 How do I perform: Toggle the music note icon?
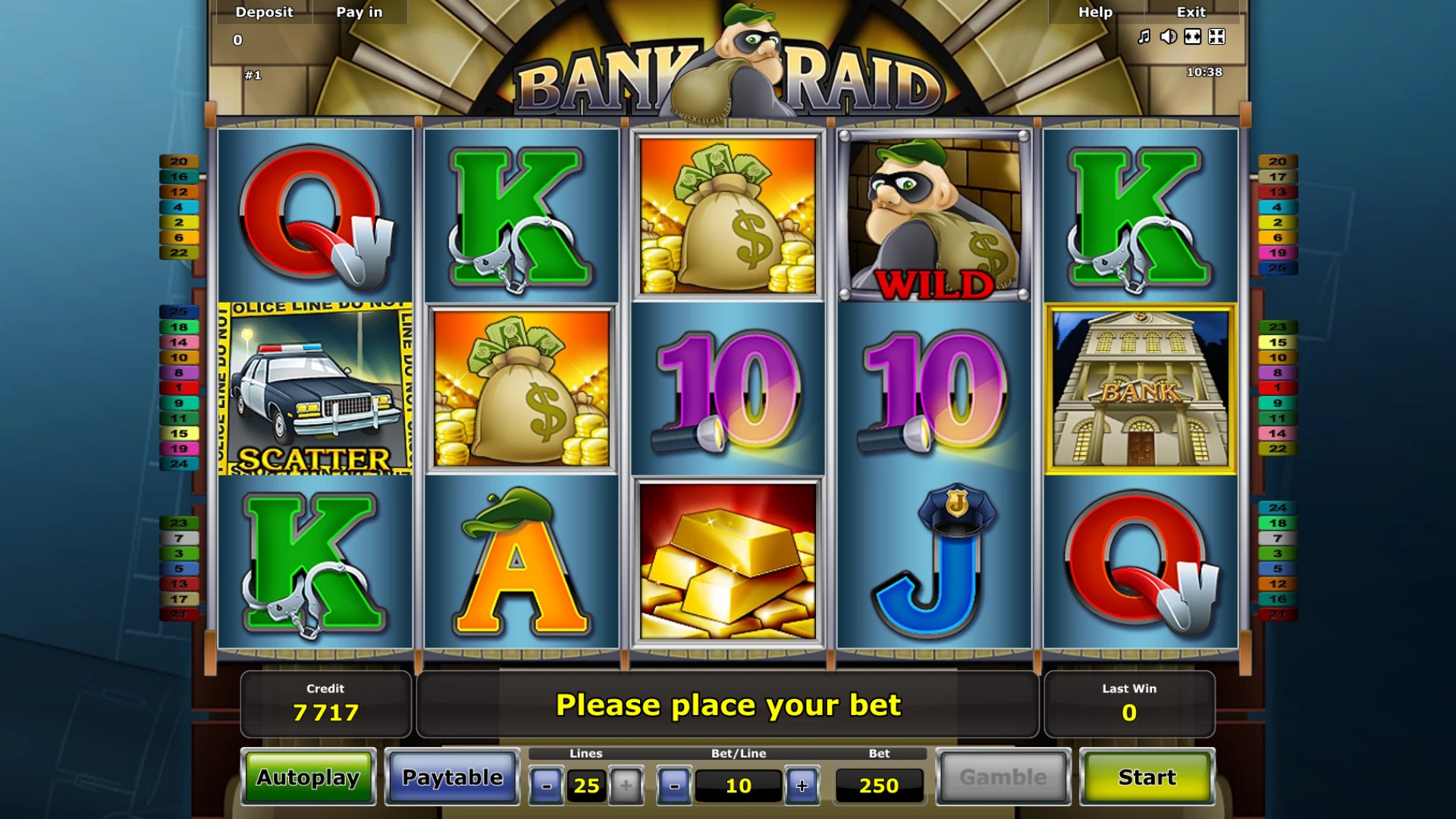1144,36
